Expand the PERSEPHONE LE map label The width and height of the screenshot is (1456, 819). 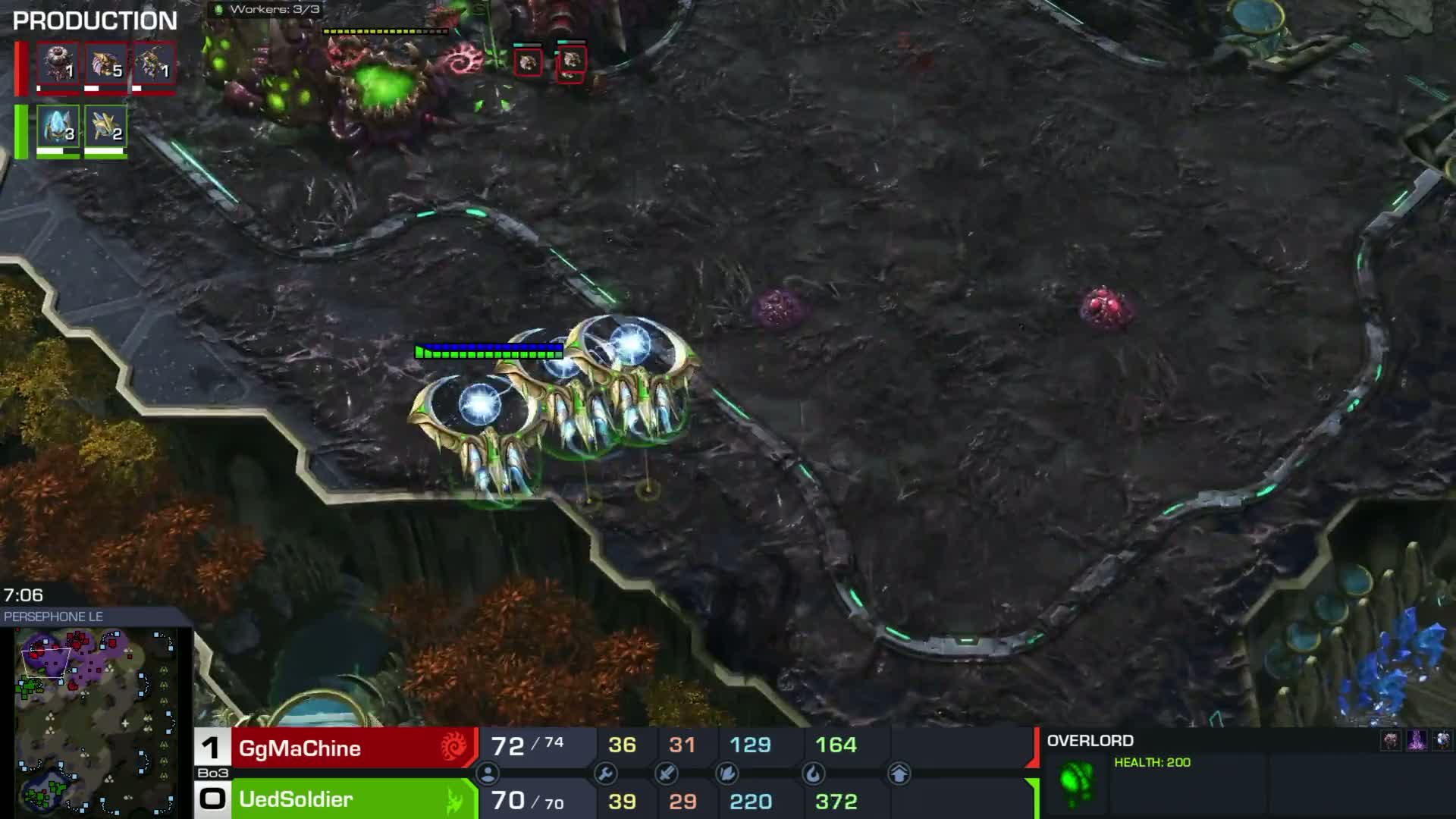[x=53, y=617]
